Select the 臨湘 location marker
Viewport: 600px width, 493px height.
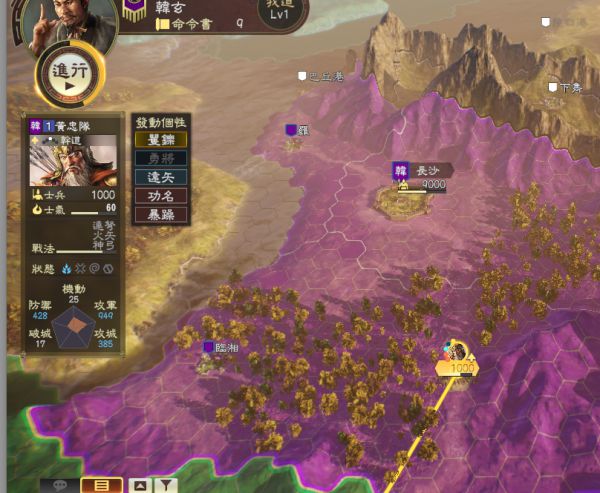click(x=222, y=347)
